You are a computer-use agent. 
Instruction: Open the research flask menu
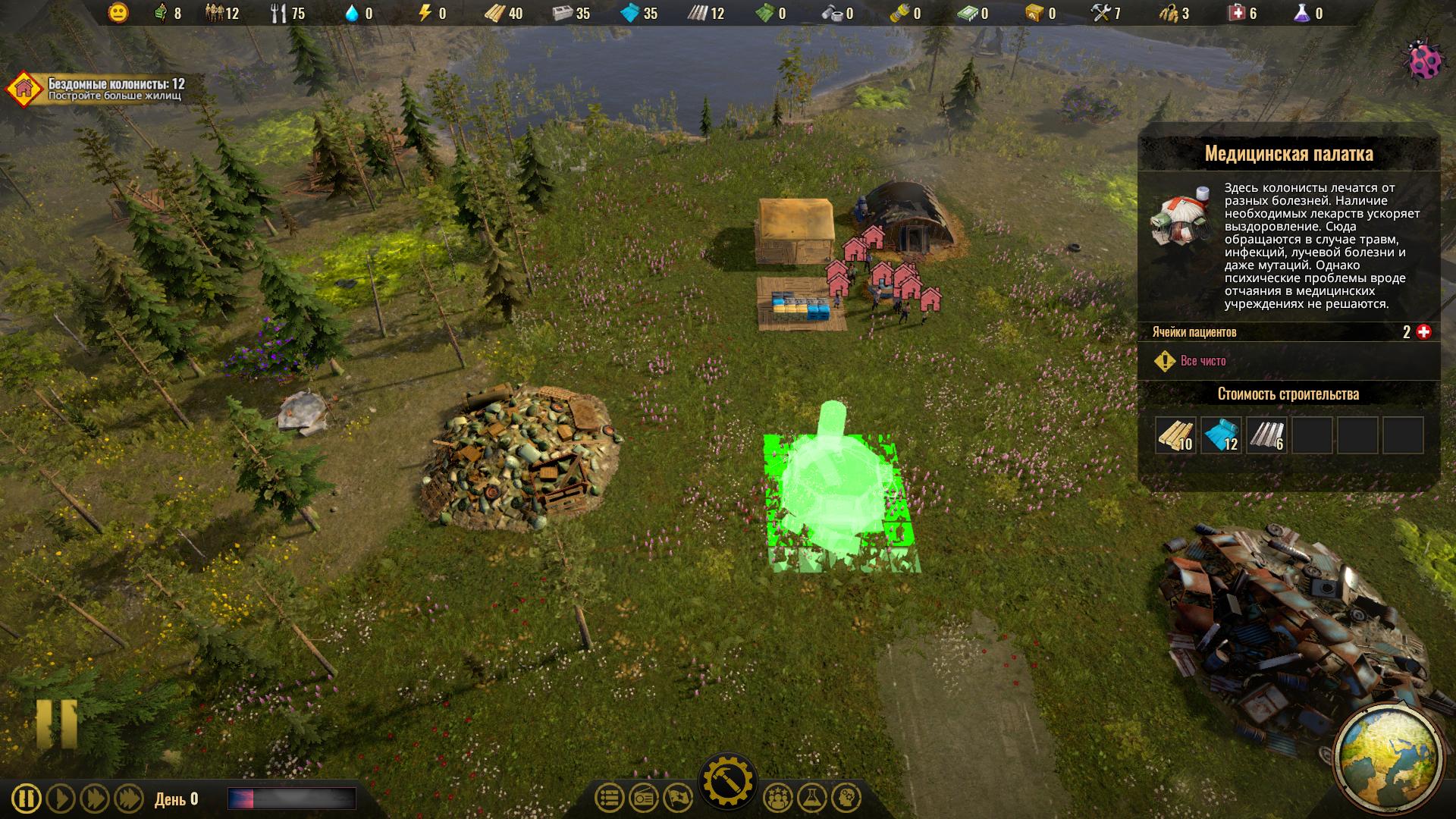(812, 798)
